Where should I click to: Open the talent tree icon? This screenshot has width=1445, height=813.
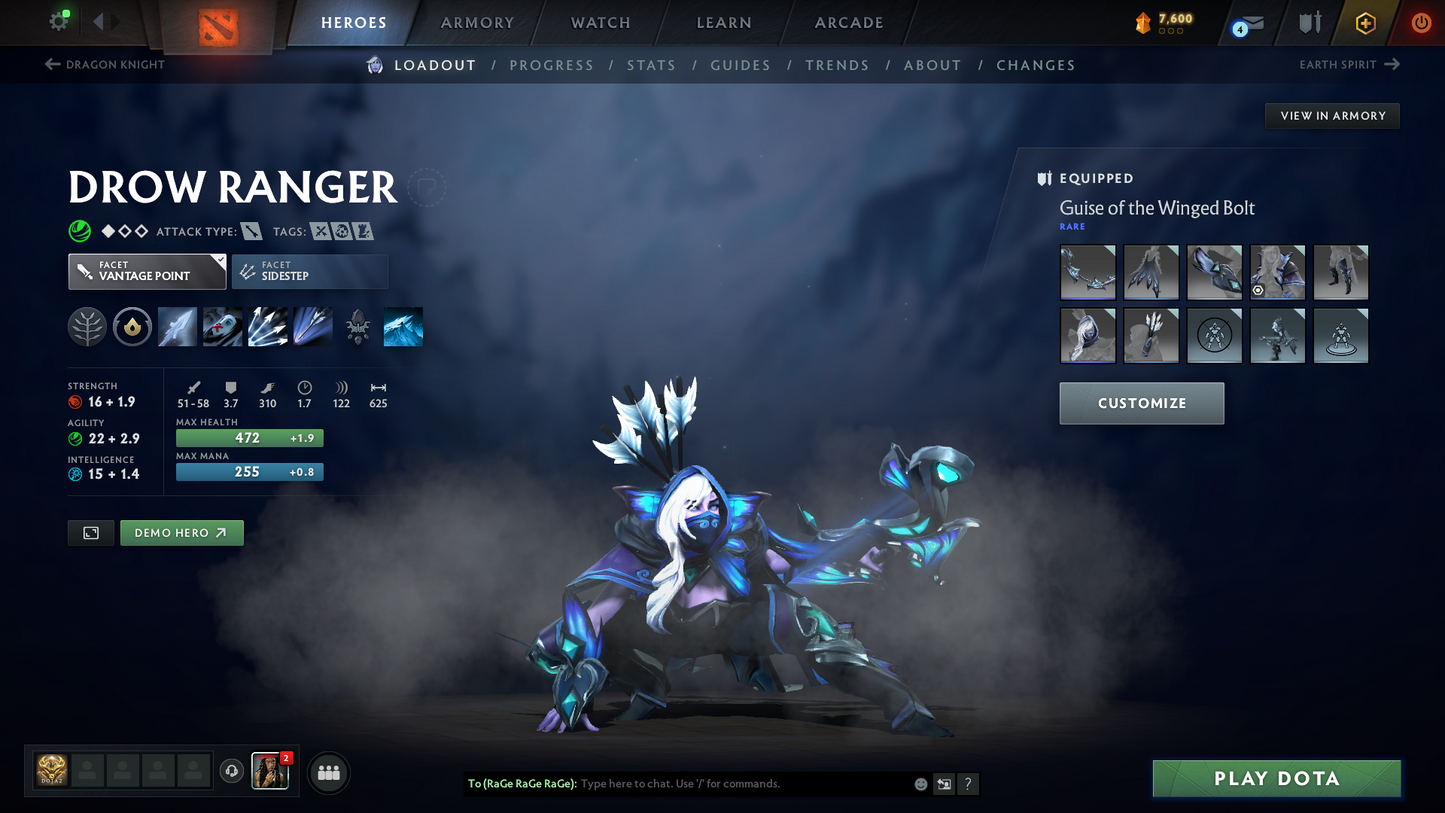(87, 326)
